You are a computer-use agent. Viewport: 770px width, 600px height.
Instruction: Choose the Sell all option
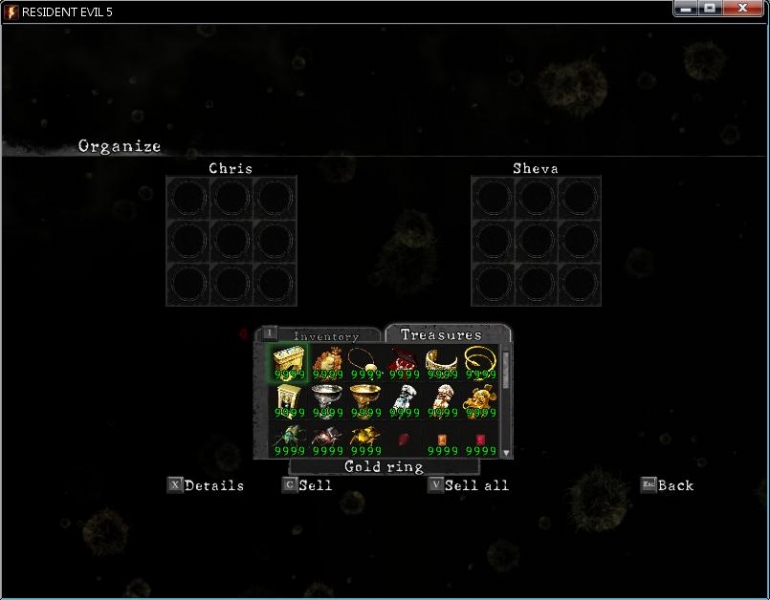(x=468, y=485)
